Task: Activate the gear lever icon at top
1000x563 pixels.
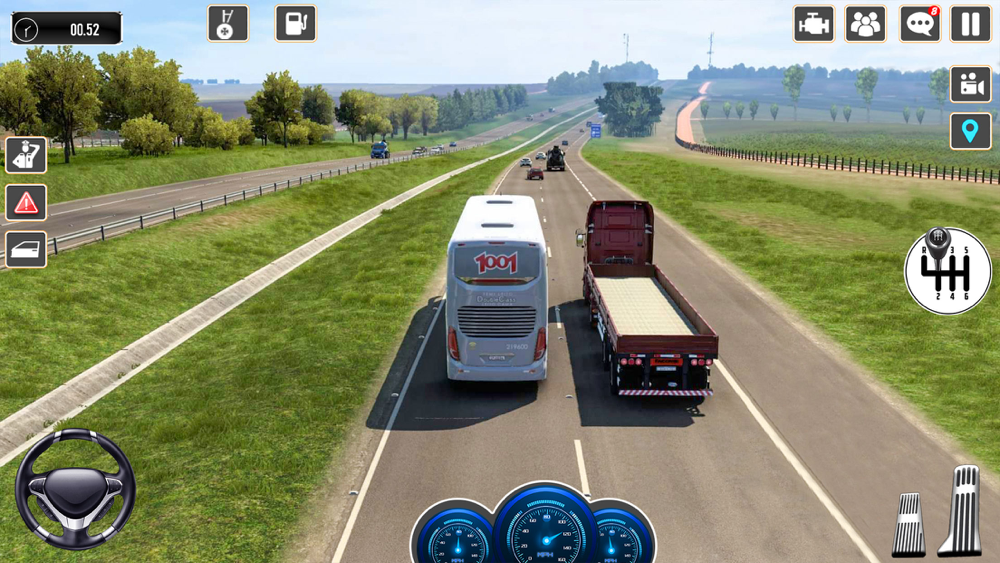Action: tap(228, 23)
